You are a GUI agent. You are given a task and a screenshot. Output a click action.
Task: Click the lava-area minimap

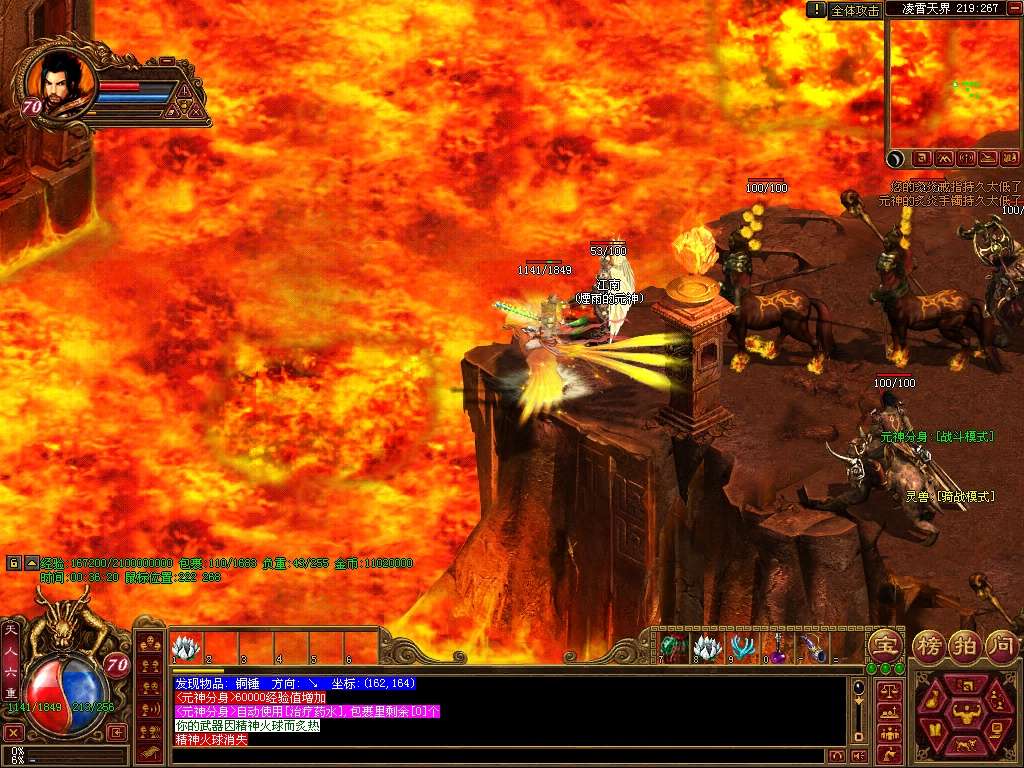[x=953, y=83]
